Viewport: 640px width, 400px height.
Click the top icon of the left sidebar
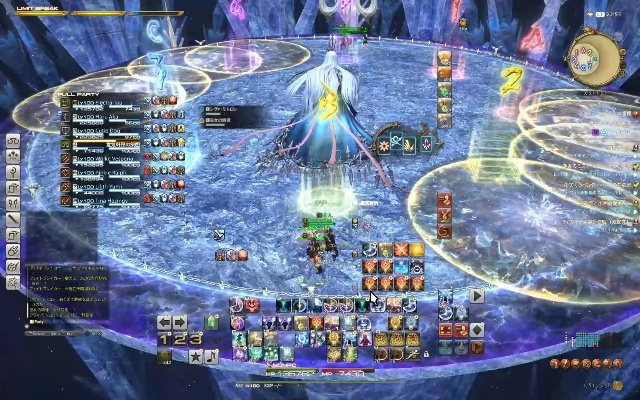click(13, 142)
